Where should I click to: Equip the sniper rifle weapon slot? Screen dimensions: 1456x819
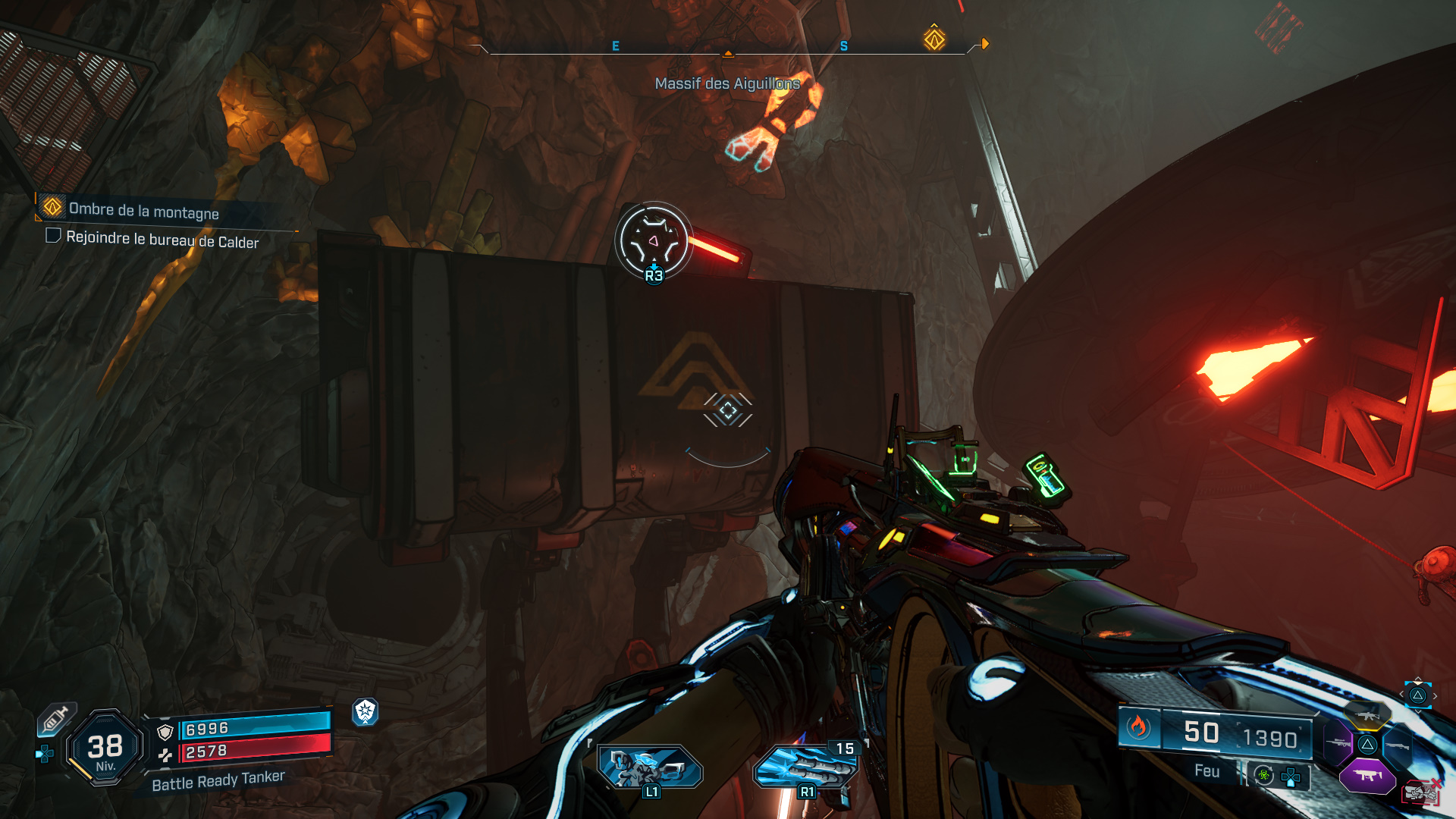click(1338, 743)
